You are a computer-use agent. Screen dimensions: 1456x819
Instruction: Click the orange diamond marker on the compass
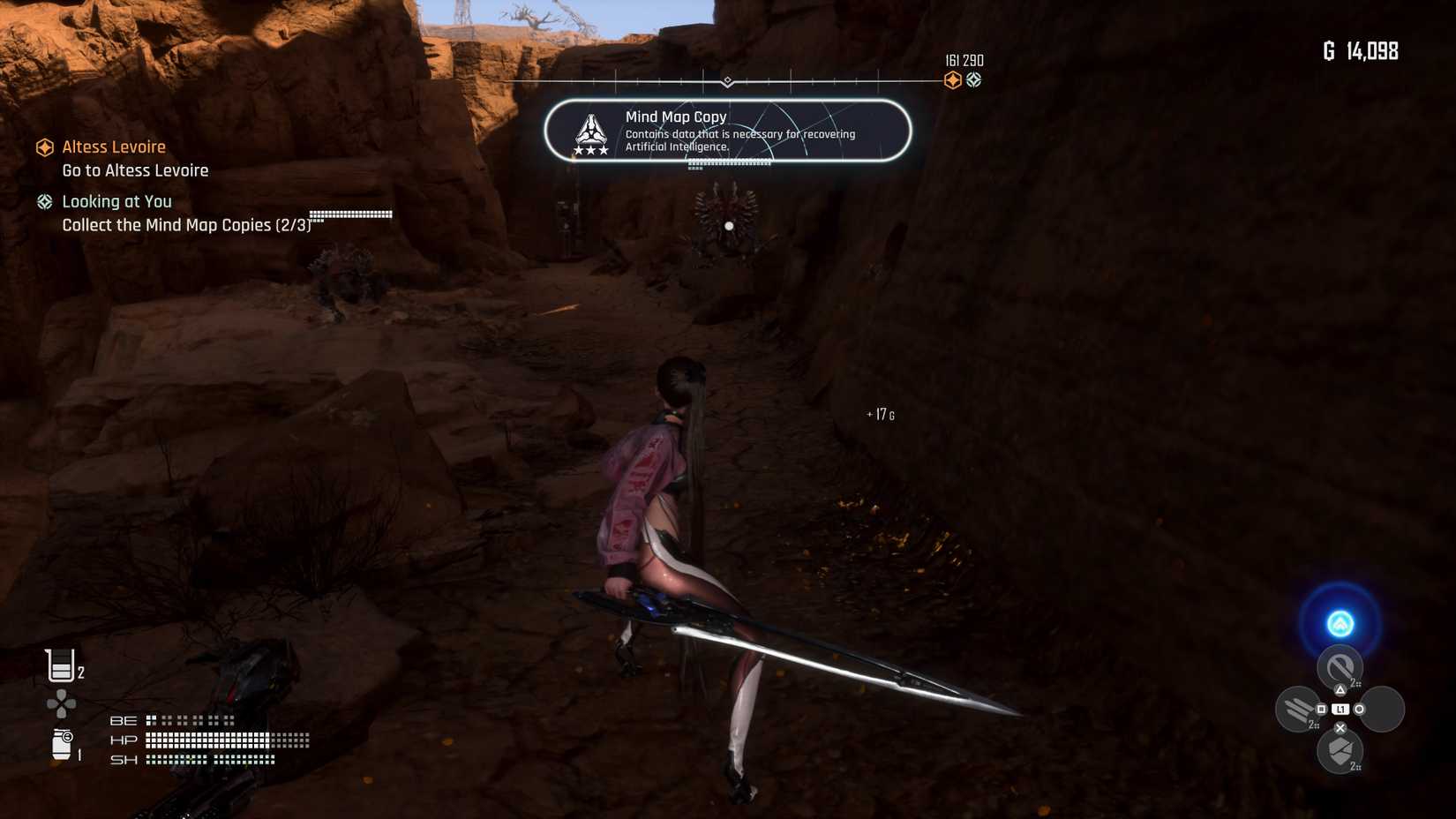coord(952,80)
